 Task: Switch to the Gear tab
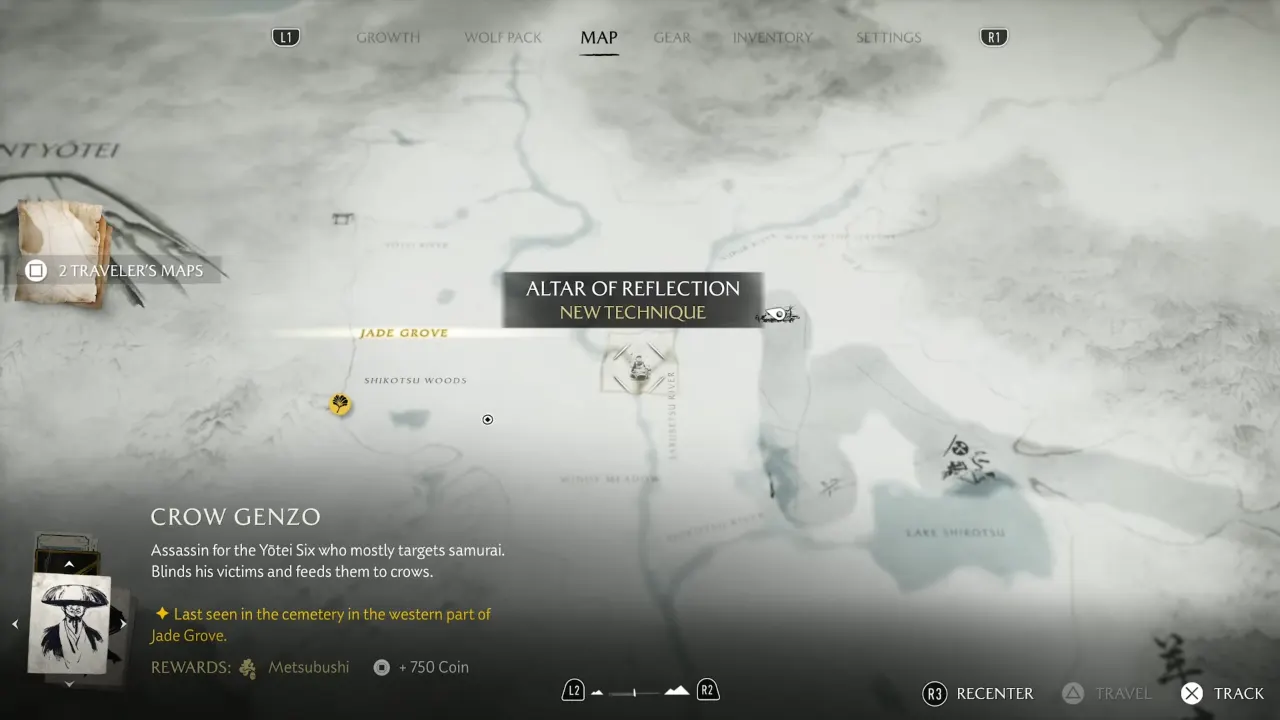point(672,38)
